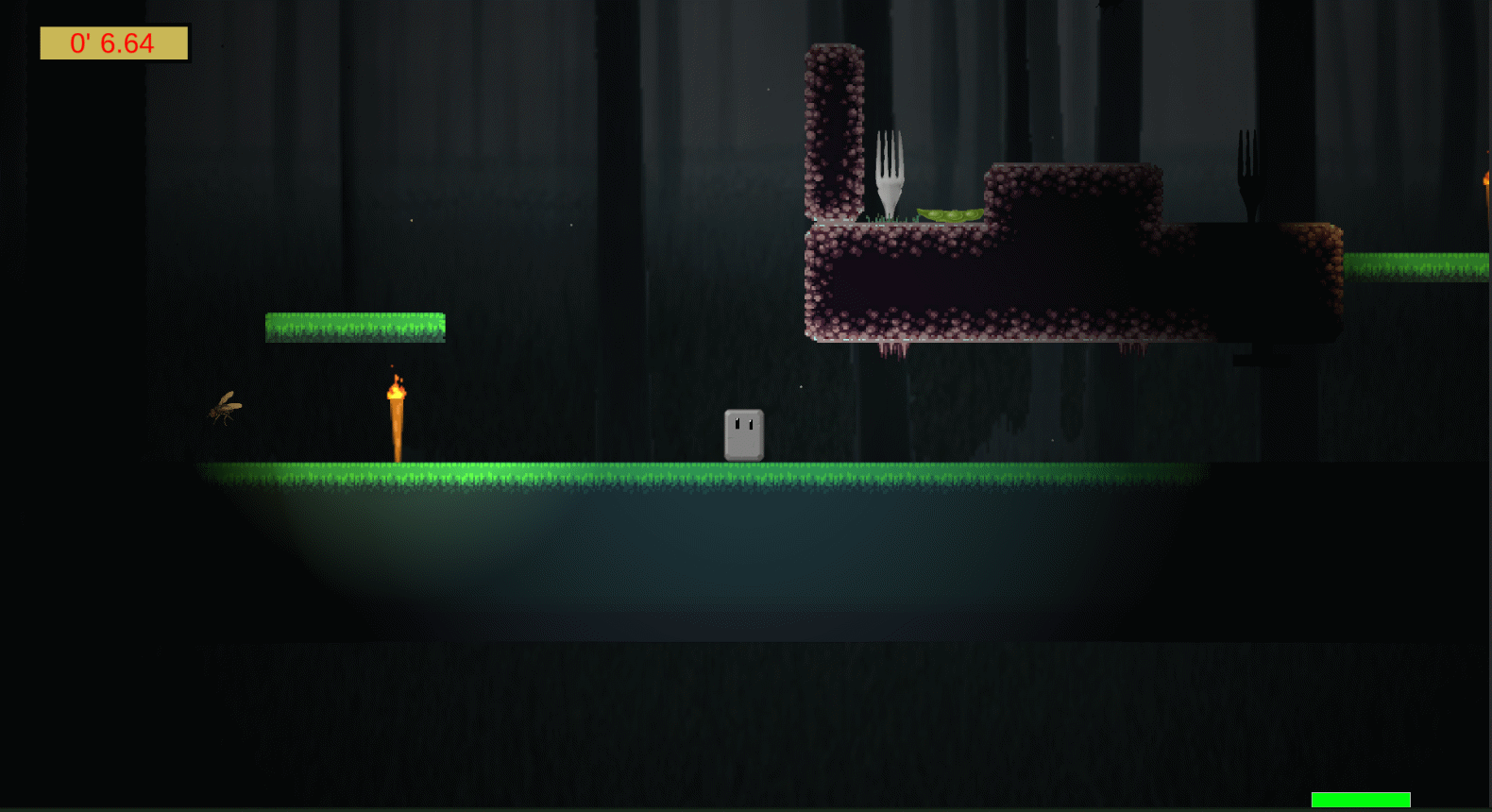Click the green ledge on the far right

tap(1416, 264)
